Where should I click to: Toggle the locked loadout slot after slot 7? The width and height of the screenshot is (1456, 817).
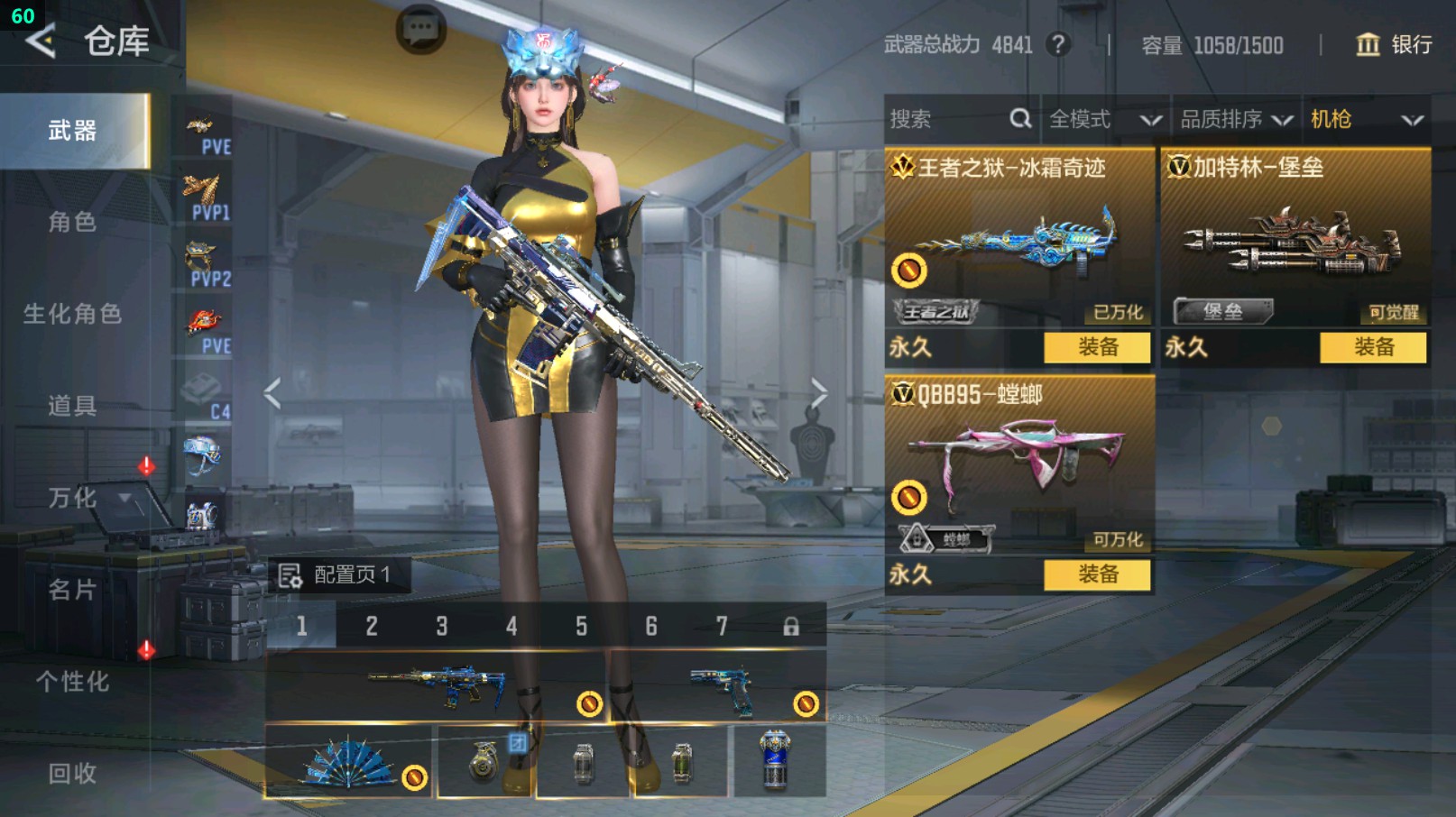coord(792,626)
